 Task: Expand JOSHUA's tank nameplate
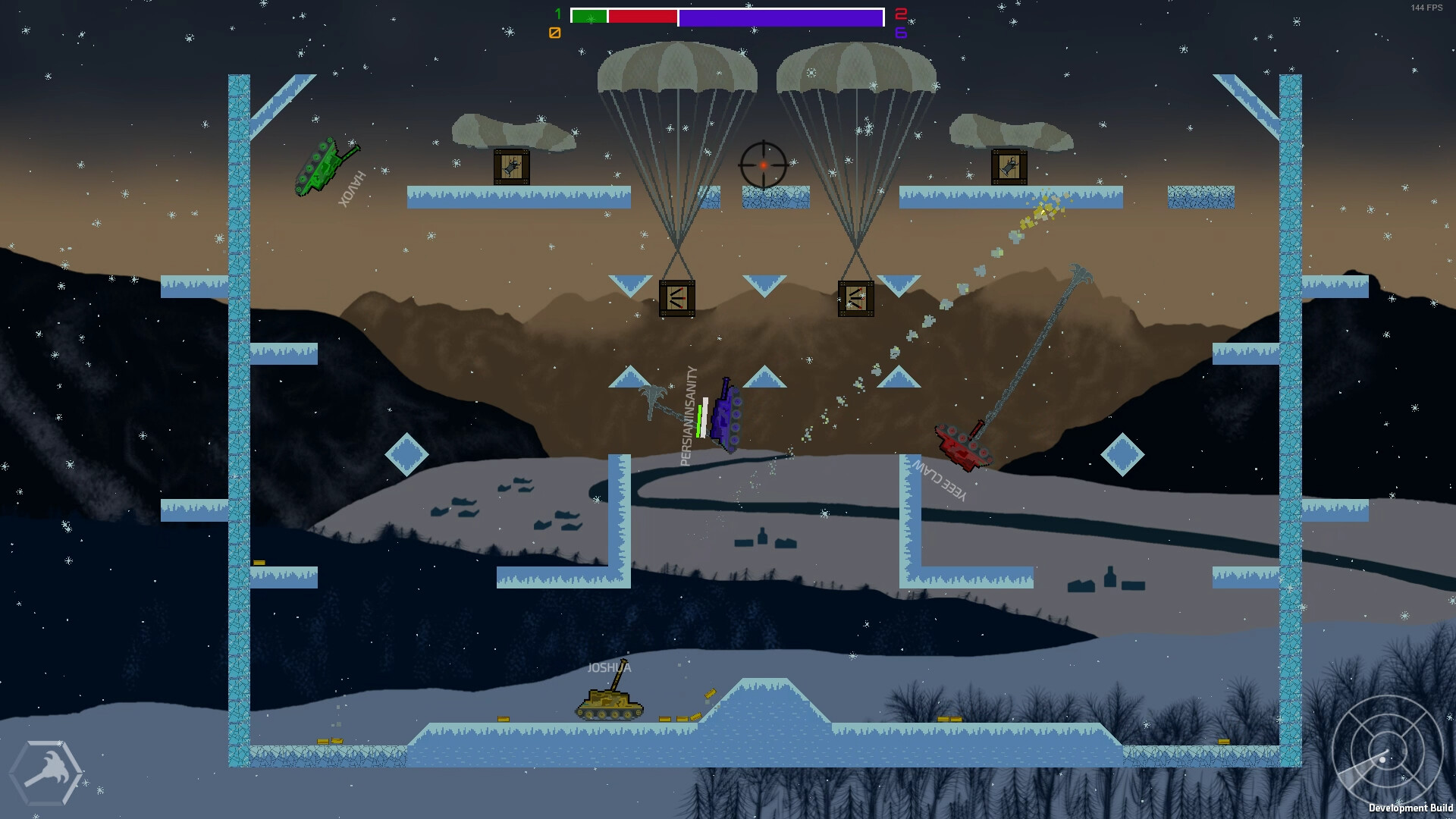click(610, 668)
